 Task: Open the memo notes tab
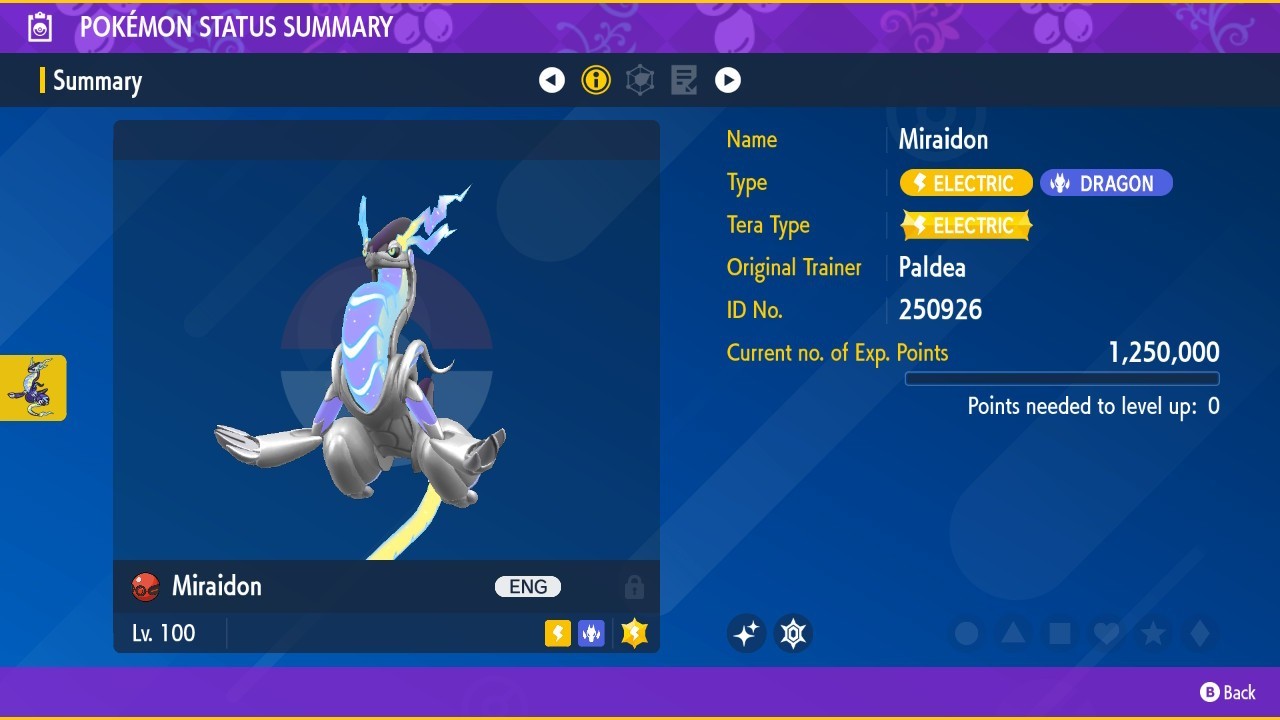tap(684, 80)
